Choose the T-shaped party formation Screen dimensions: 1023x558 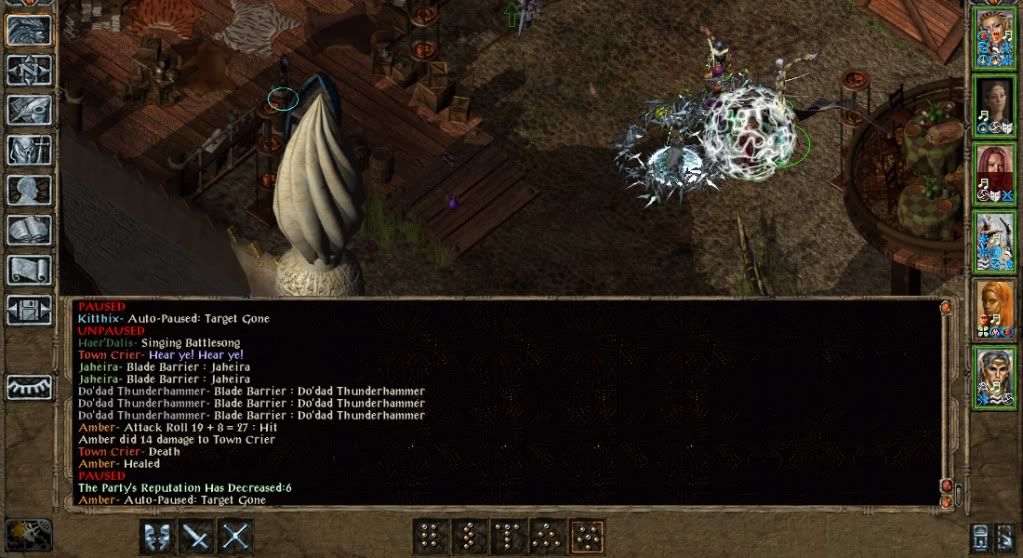[509, 536]
